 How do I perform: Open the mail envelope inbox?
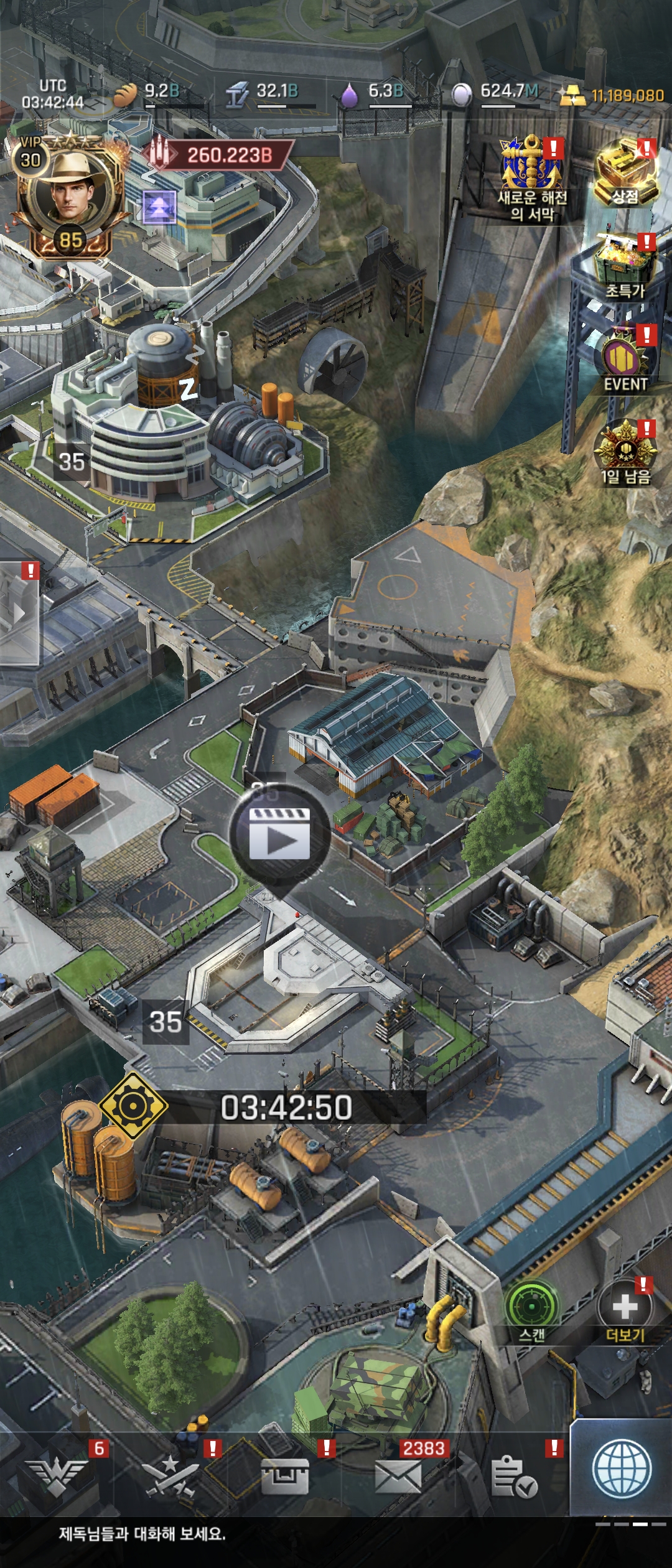[x=398, y=1475]
